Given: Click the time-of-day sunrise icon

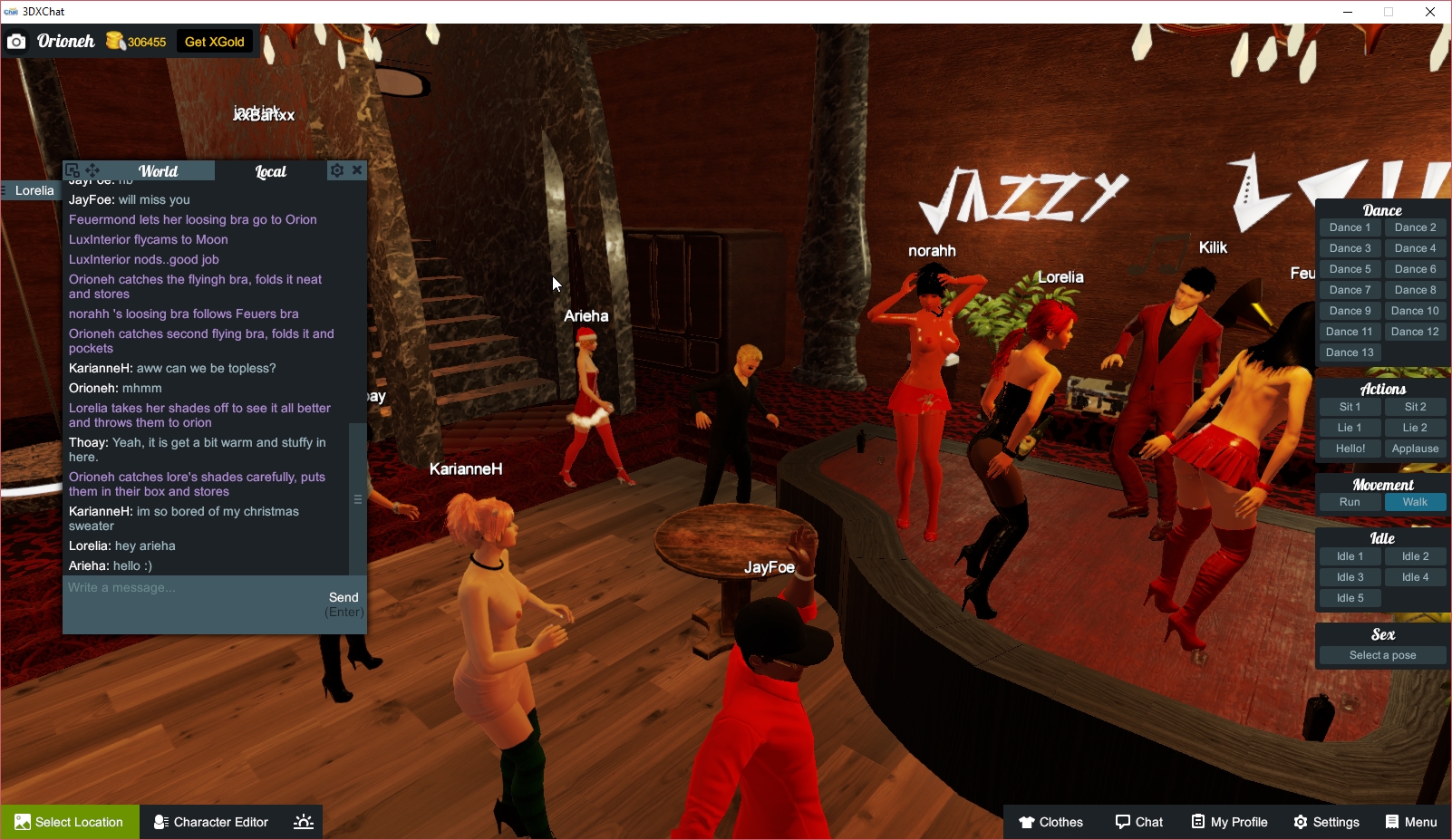Looking at the screenshot, I should [302, 822].
